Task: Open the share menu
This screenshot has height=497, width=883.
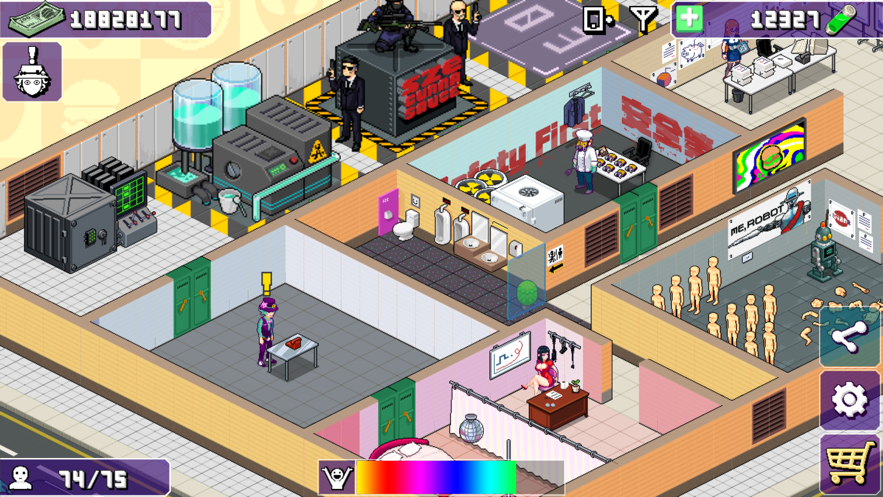Action: [849, 338]
